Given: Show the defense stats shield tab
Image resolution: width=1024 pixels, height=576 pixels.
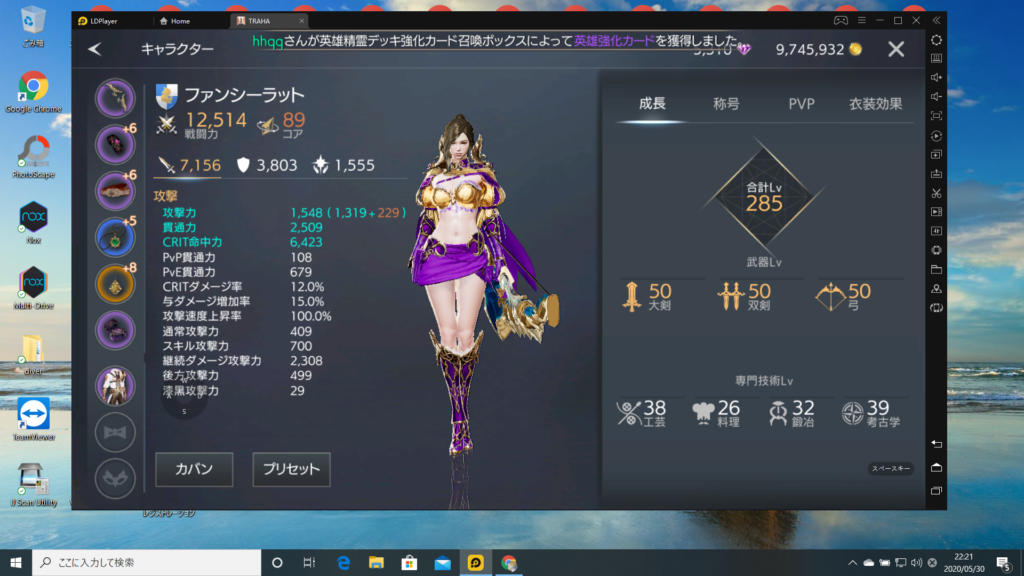Looking at the screenshot, I should [x=265, y=165].
